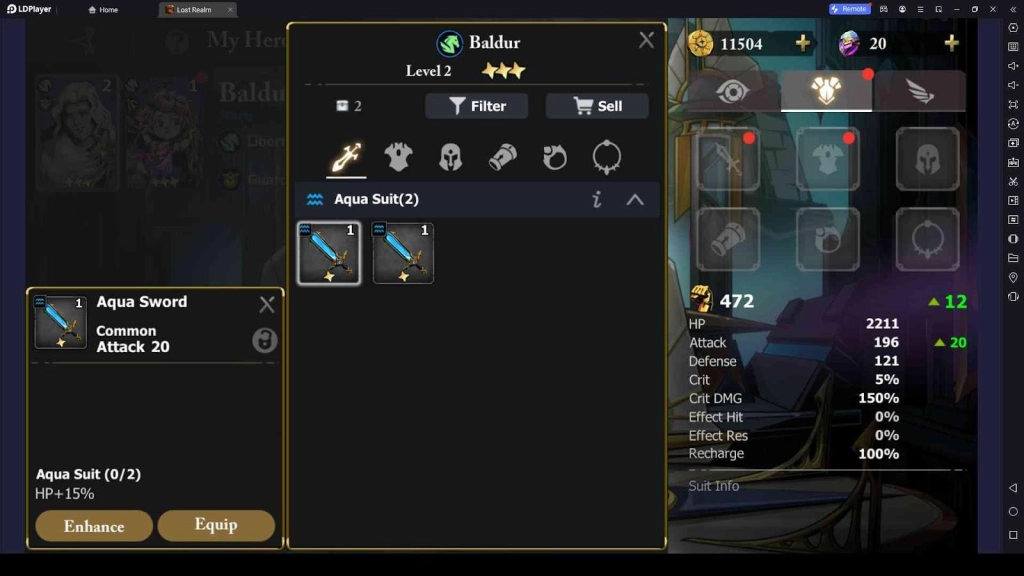
Task: Collapse the Aqua Suit group
Action: [x=635, y=199]
